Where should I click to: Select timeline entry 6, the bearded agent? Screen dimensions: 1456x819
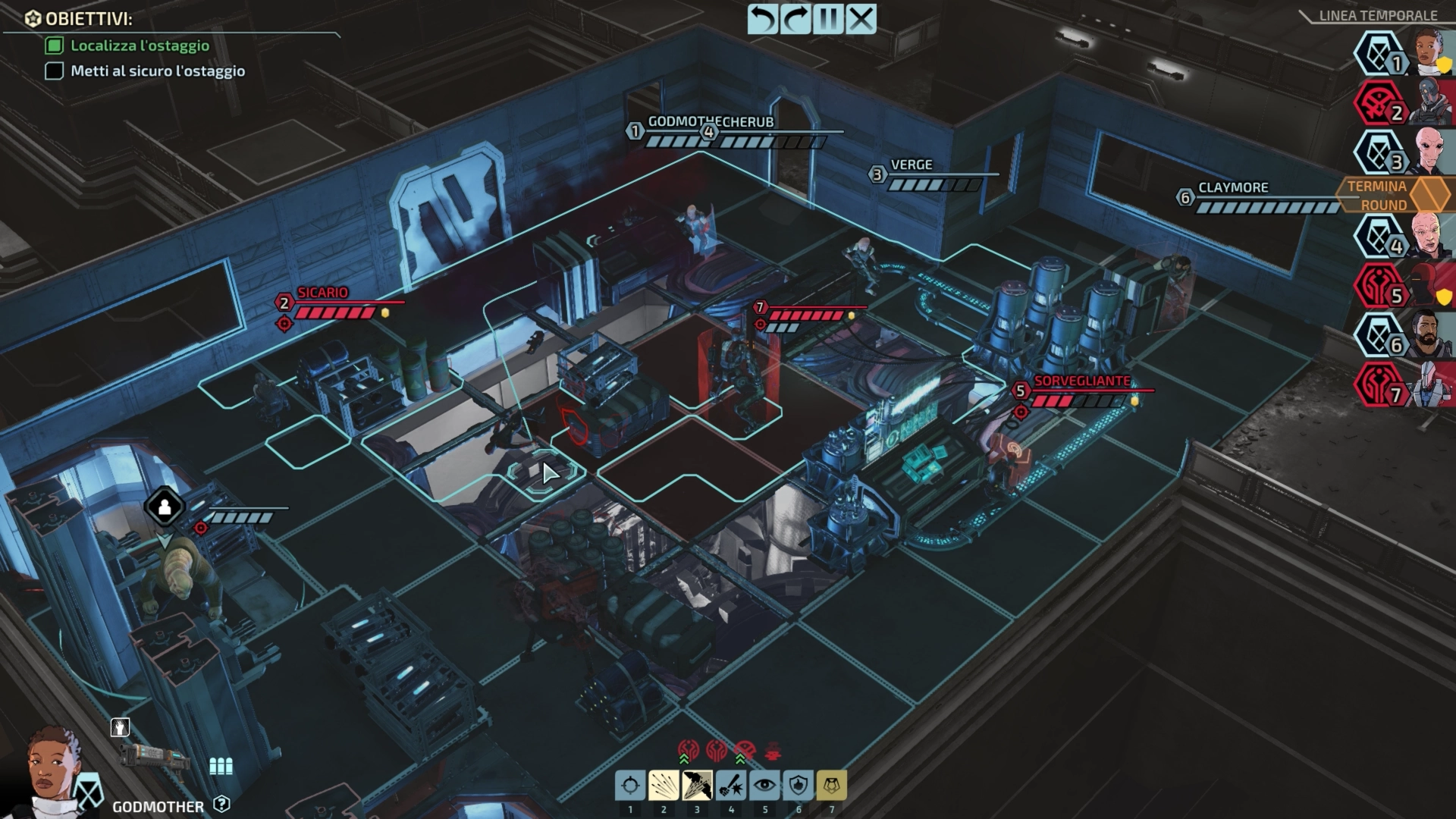1432,335
